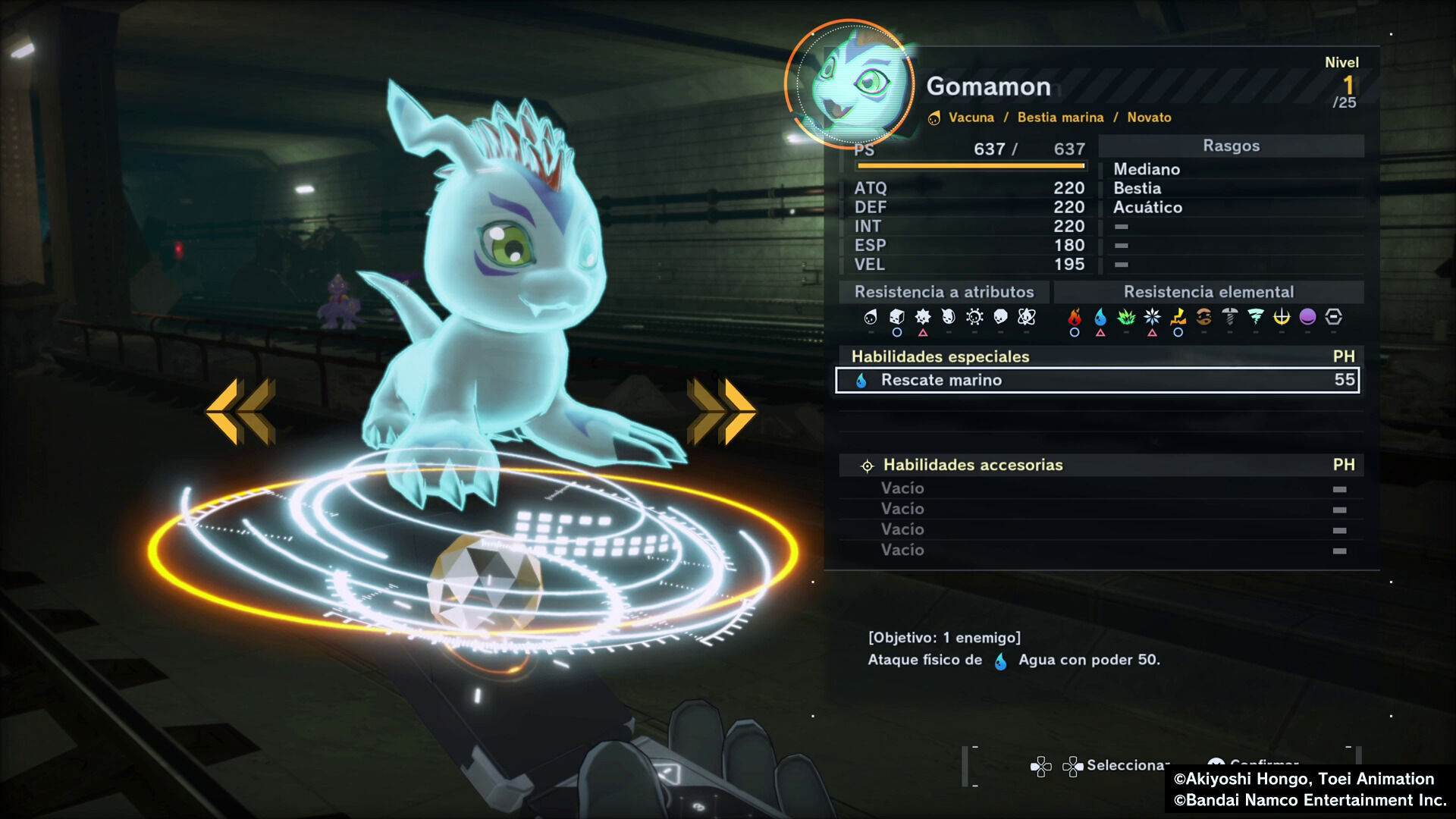
Task: Select the Bestia trait row
Action: (1137, 188)
